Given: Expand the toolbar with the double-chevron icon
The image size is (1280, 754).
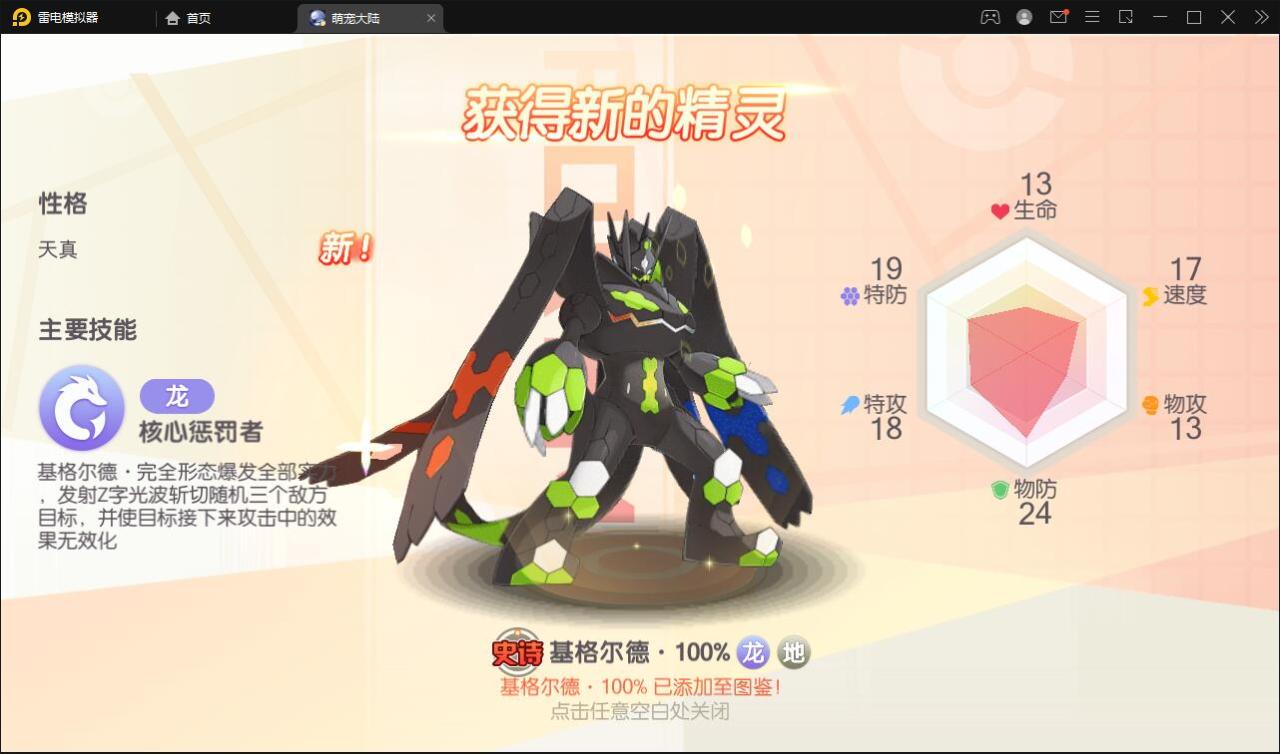Looking at the screenshot, I should (x=1262, y=16).
